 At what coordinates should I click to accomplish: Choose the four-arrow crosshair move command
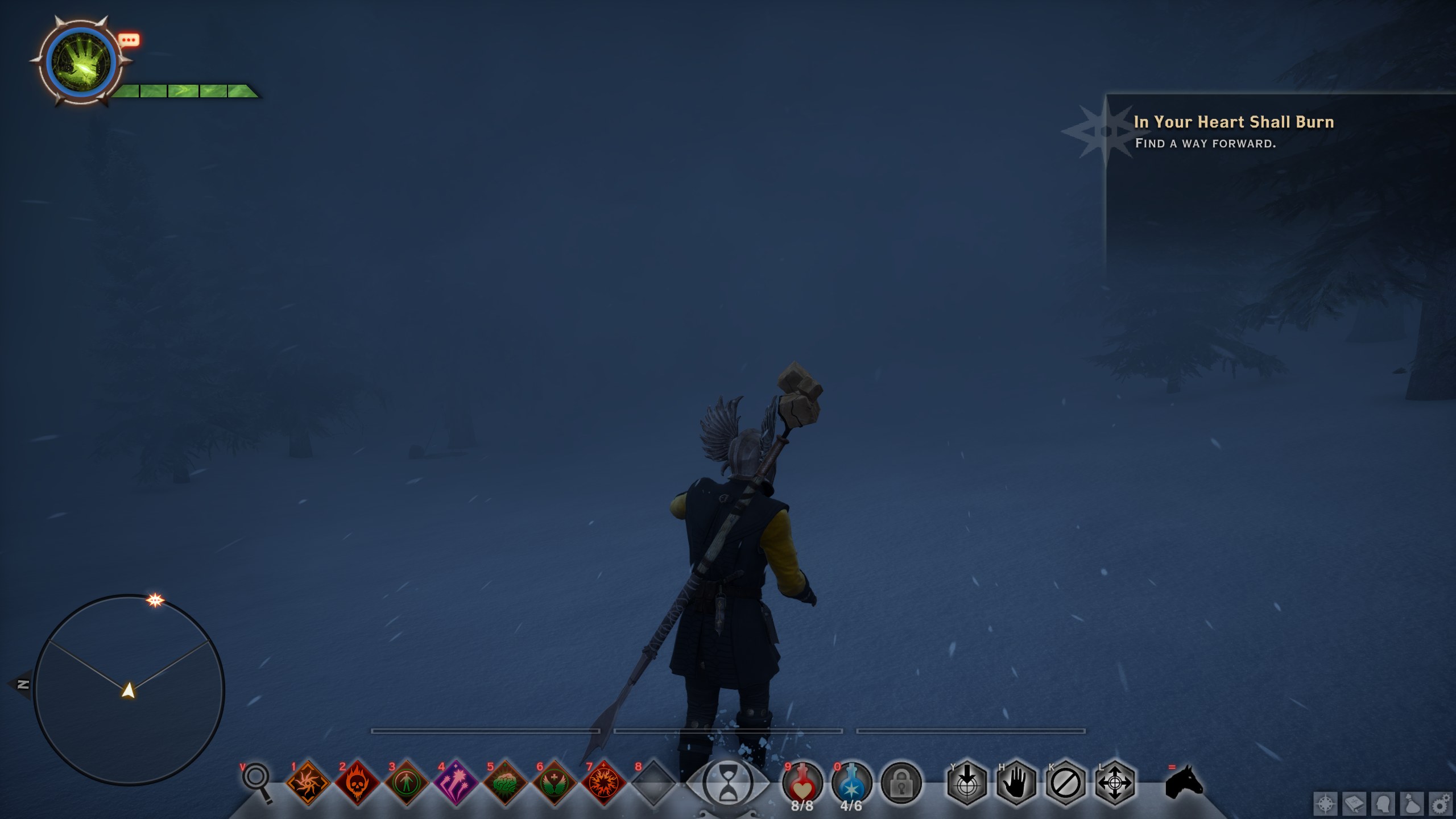[1115, 783]
